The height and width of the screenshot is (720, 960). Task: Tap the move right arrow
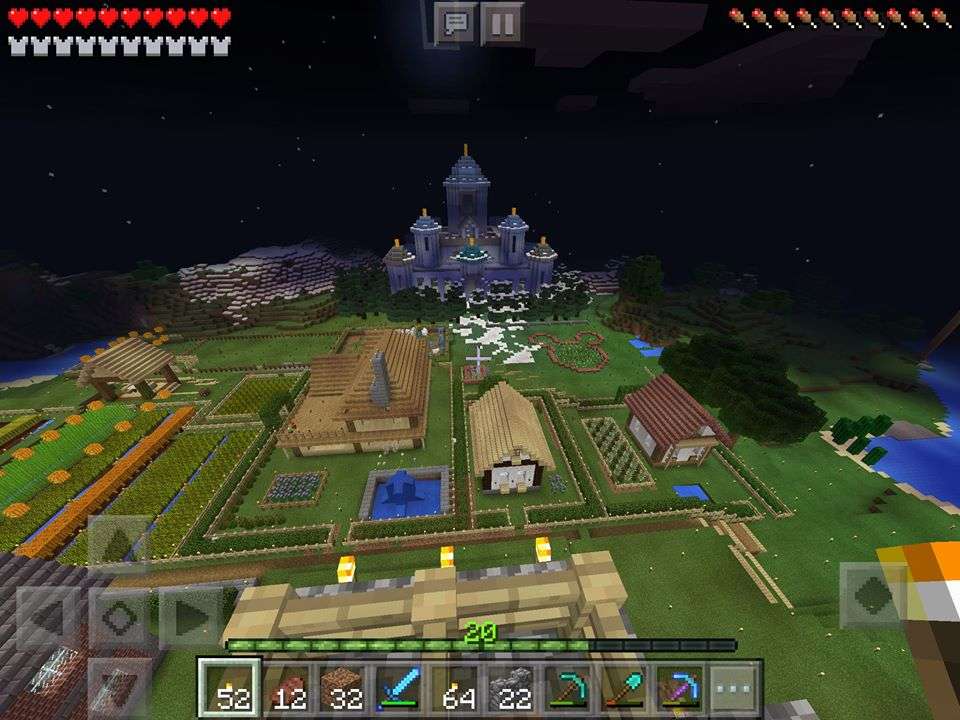click(188, 618)
